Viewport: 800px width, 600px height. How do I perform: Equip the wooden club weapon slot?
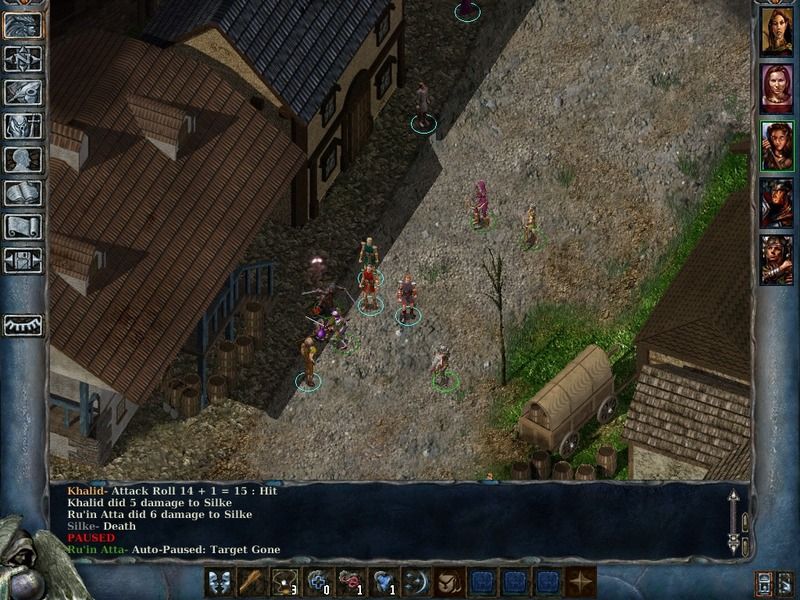click(253, 582)
